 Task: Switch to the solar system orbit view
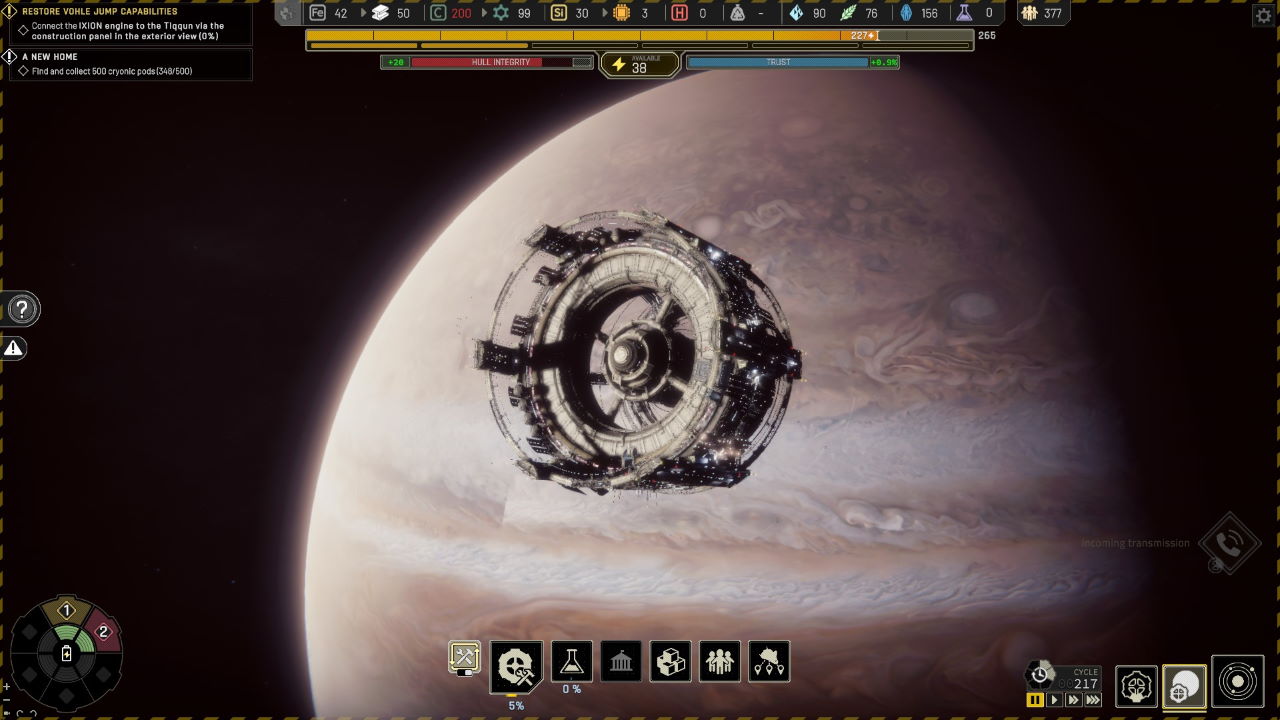[1238, 682]
